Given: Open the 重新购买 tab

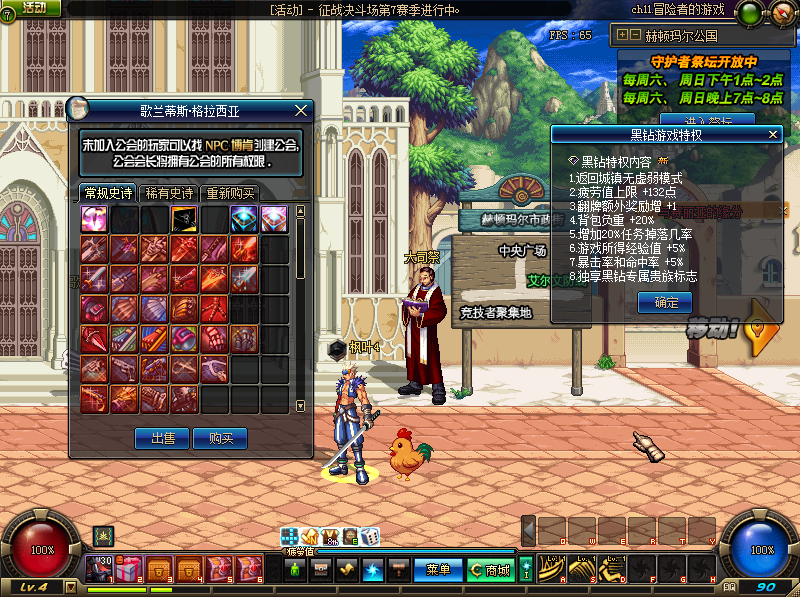Looking at the screenshot, I should point(230,193).
